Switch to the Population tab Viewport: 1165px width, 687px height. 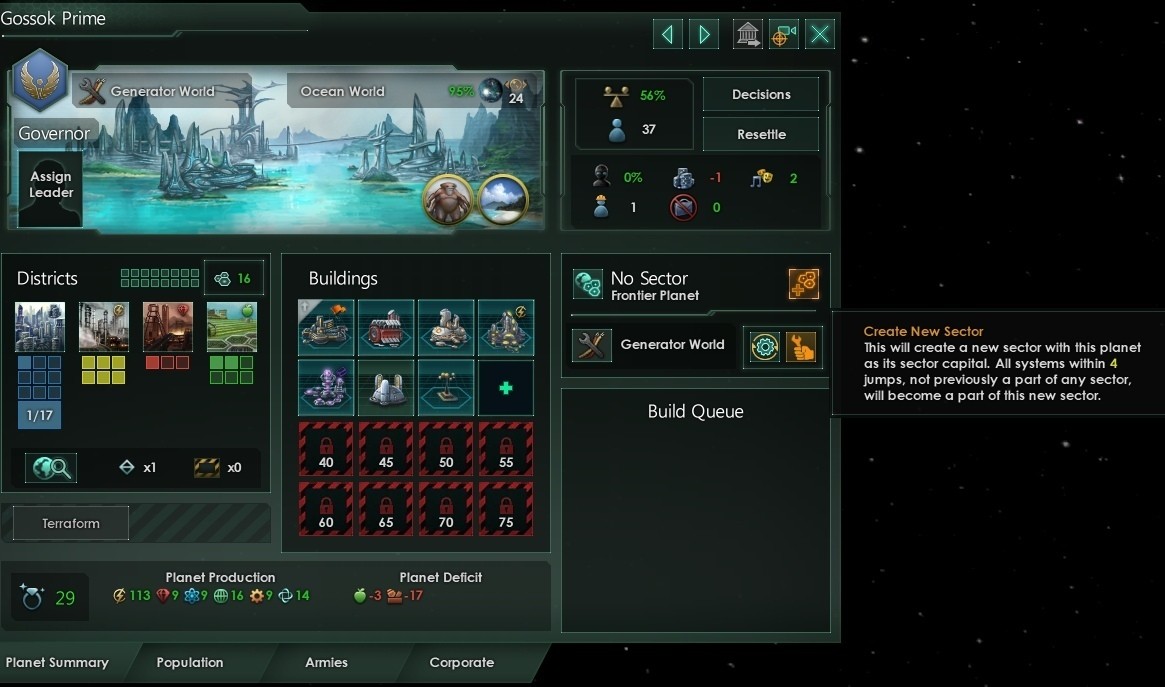(190, 662)
